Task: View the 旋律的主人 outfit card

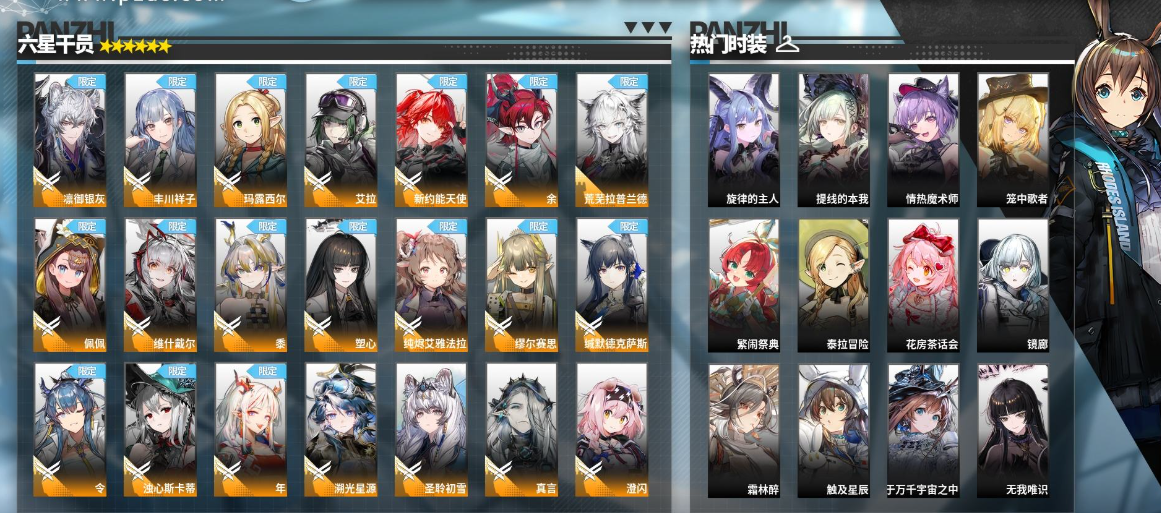Action: pos(743,139)
